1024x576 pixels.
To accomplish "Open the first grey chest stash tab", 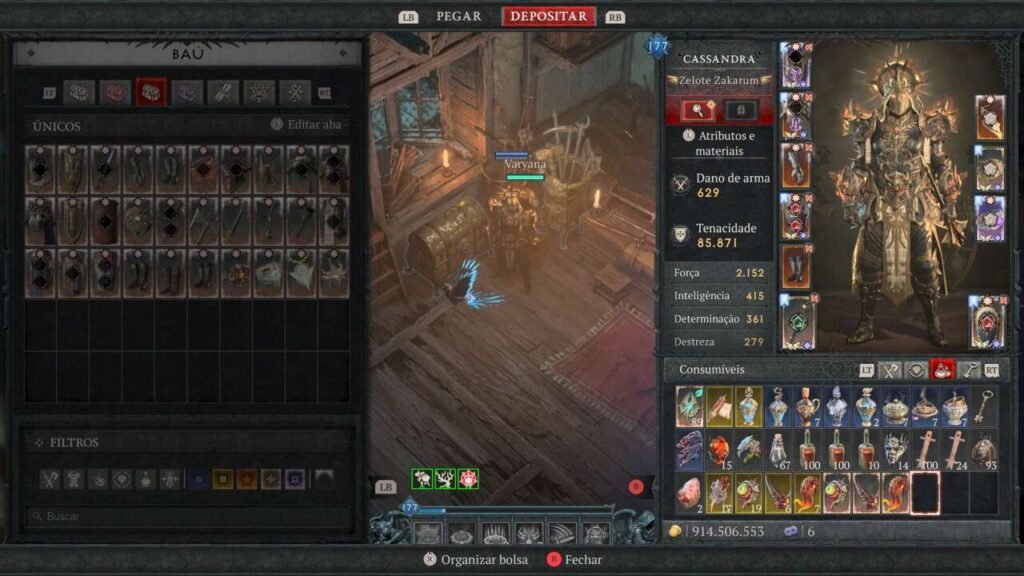I will pyautogui.click(x=79, y=93).
